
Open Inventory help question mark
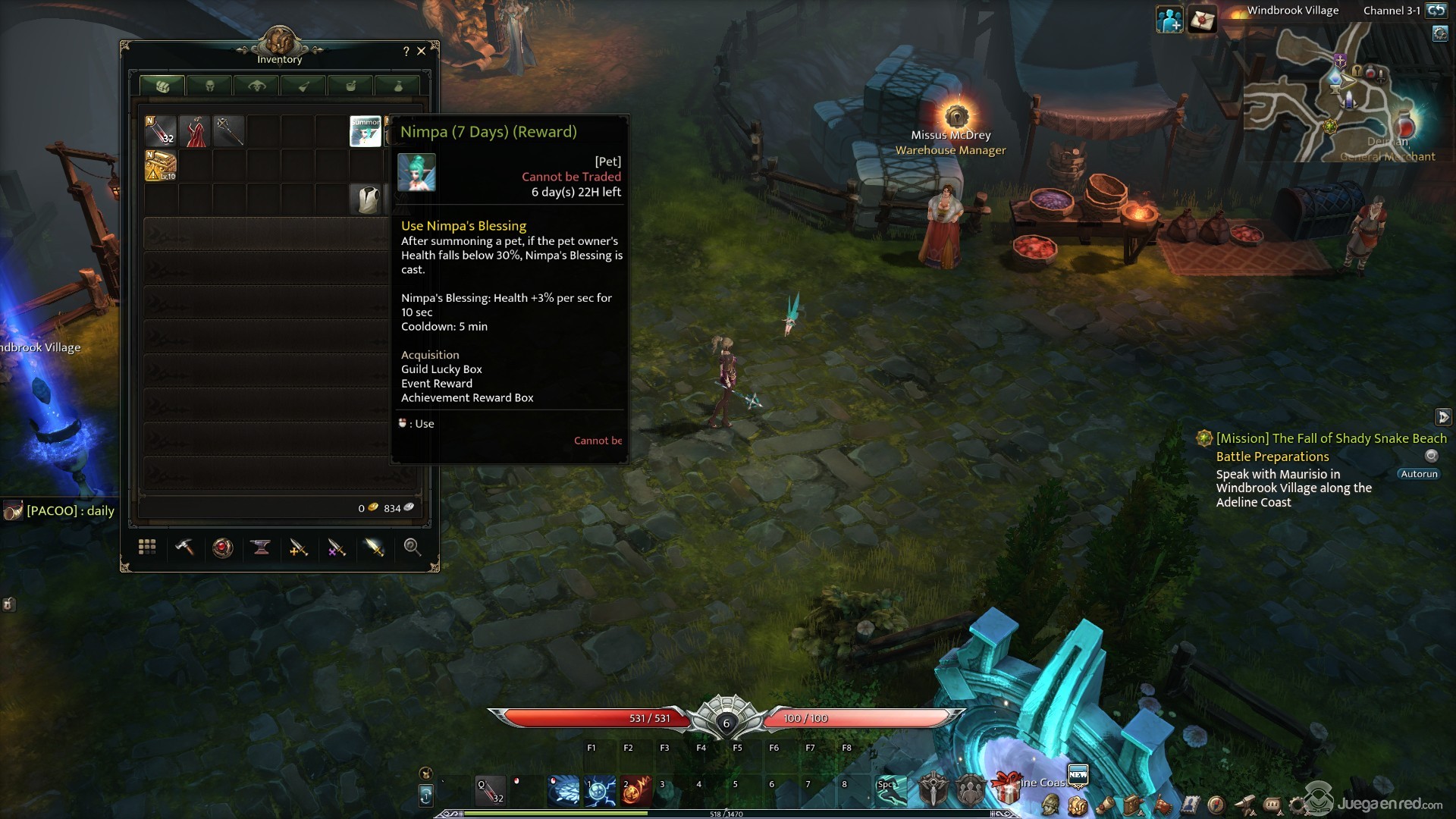pos(406,51)
